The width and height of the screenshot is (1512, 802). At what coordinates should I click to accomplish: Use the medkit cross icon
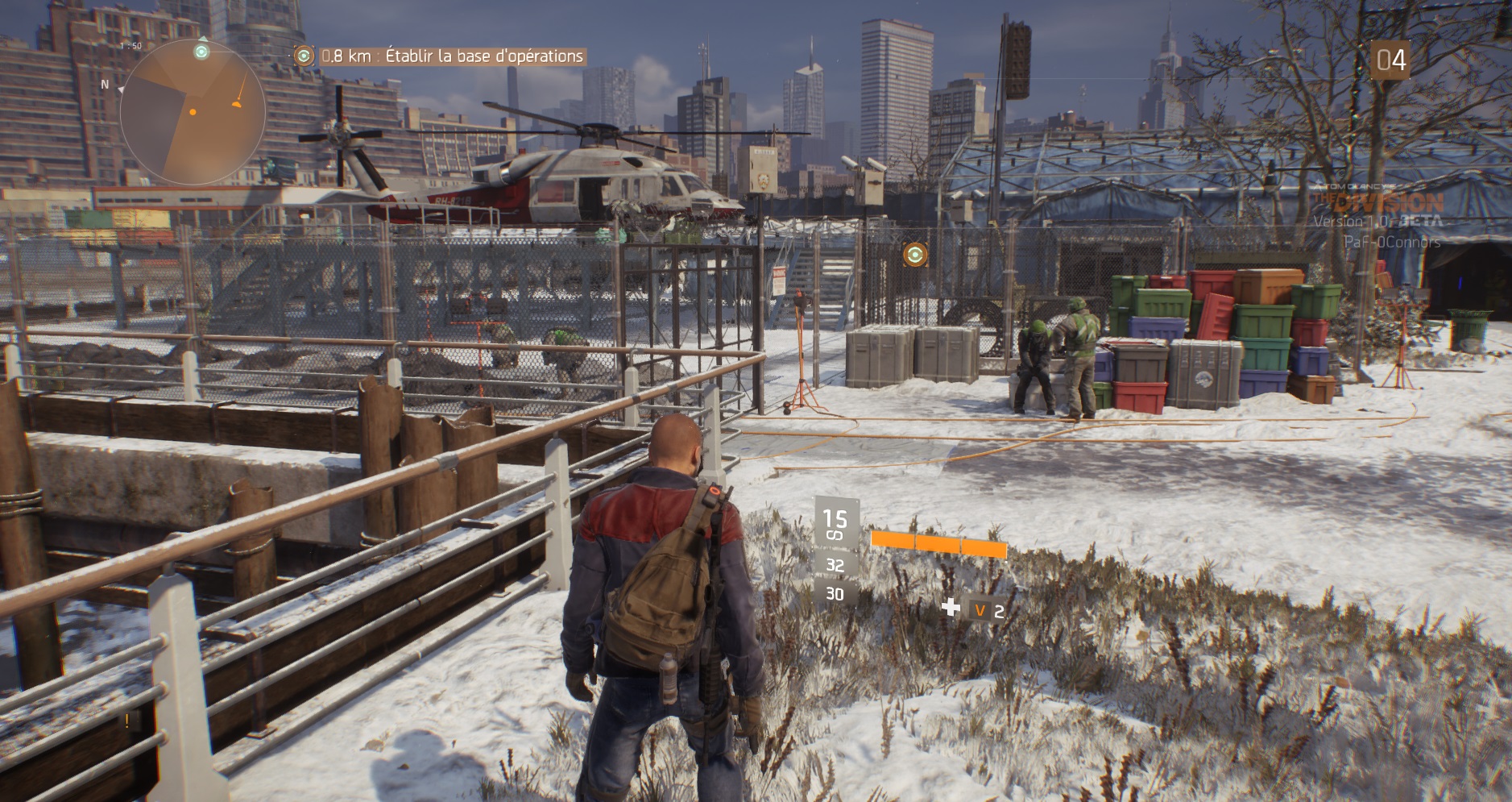click(951, 608)
